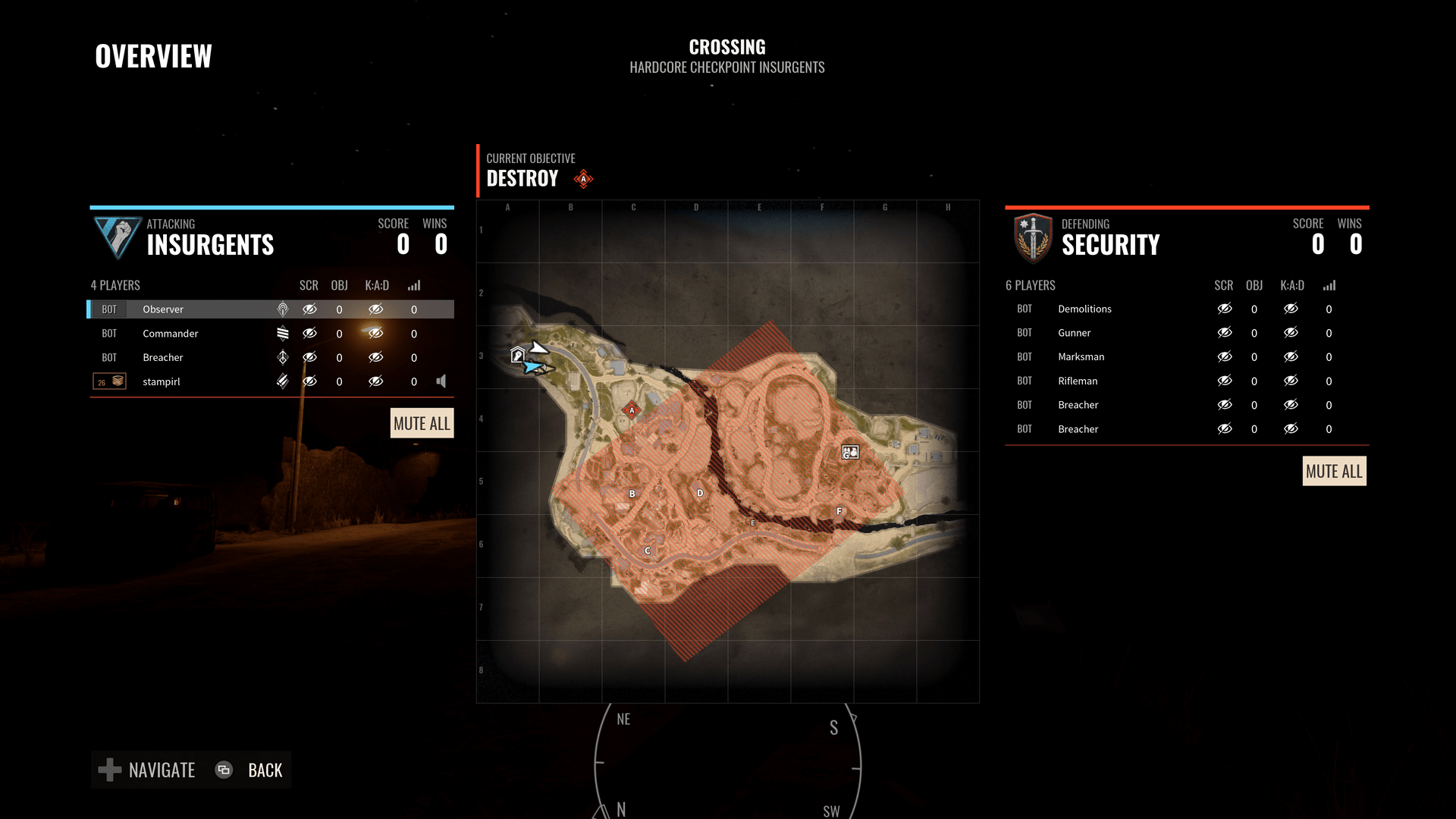Select objective B marker on the map
The height and width of the screenshot is (819, 1456).
[x=632, y=494]
